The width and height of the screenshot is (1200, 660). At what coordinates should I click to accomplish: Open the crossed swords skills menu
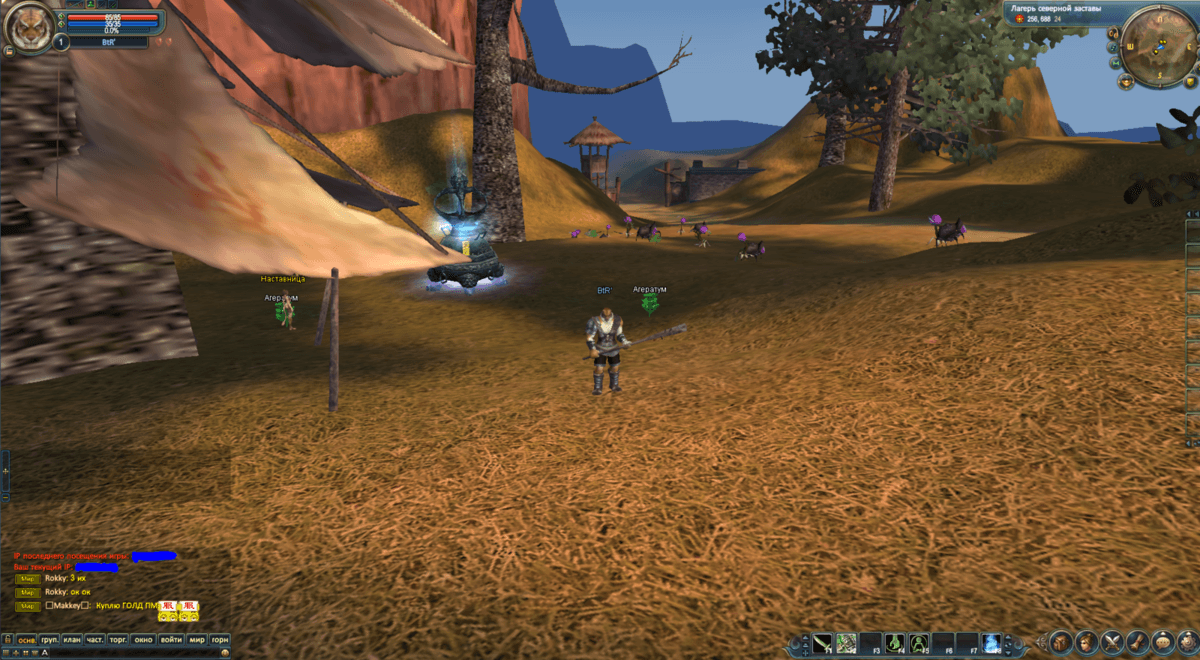coord(1112,642)
